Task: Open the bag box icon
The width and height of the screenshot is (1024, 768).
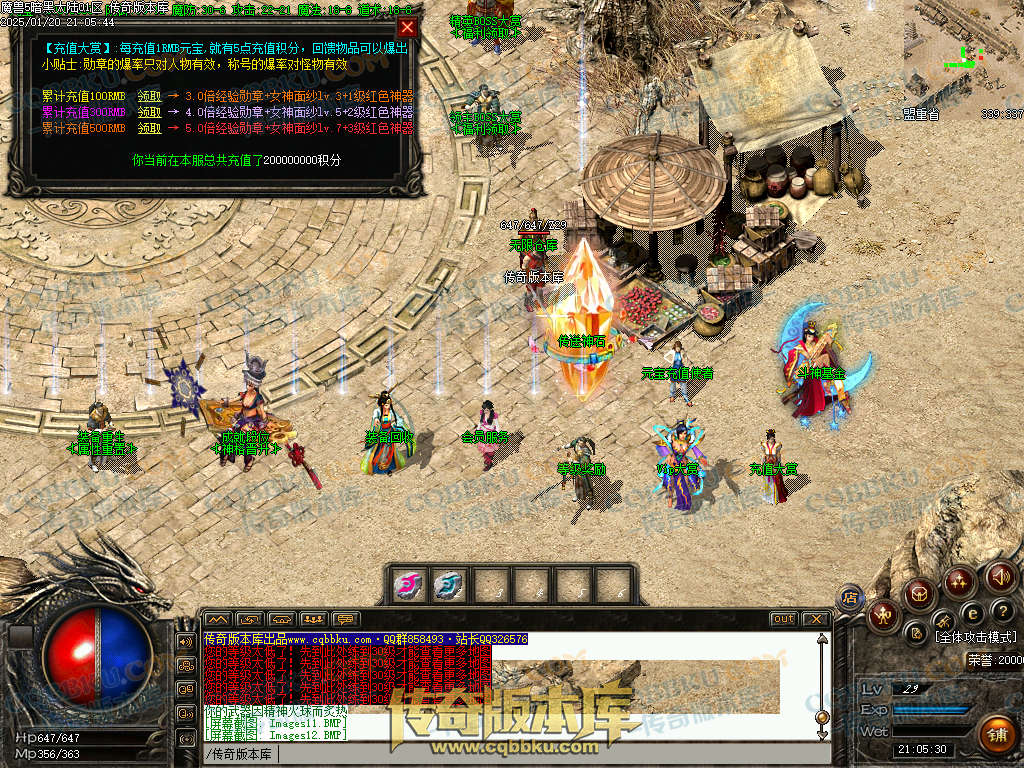Action: tap(920, 594)
